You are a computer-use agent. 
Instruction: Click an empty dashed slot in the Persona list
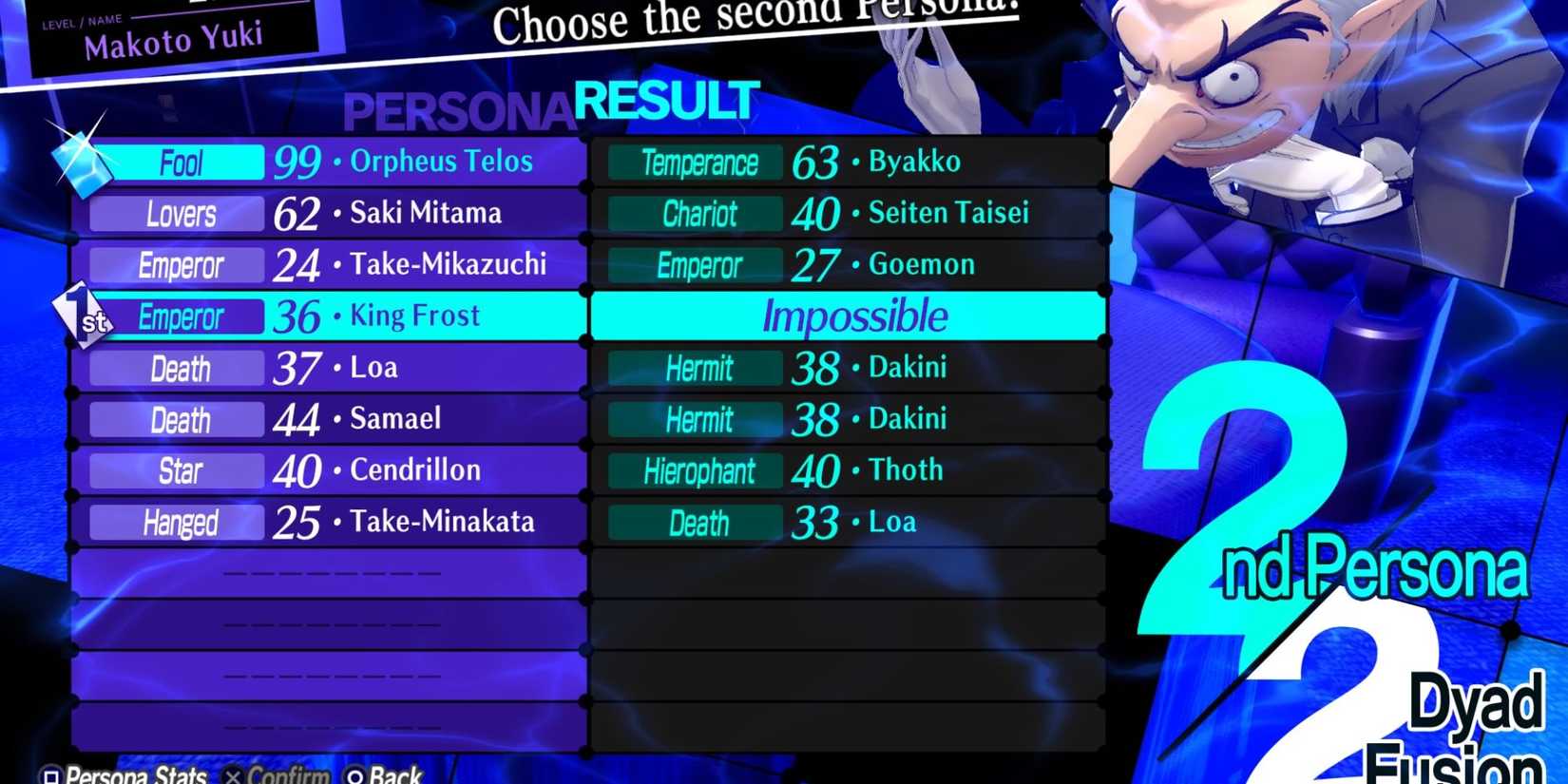tap(328, 573)
